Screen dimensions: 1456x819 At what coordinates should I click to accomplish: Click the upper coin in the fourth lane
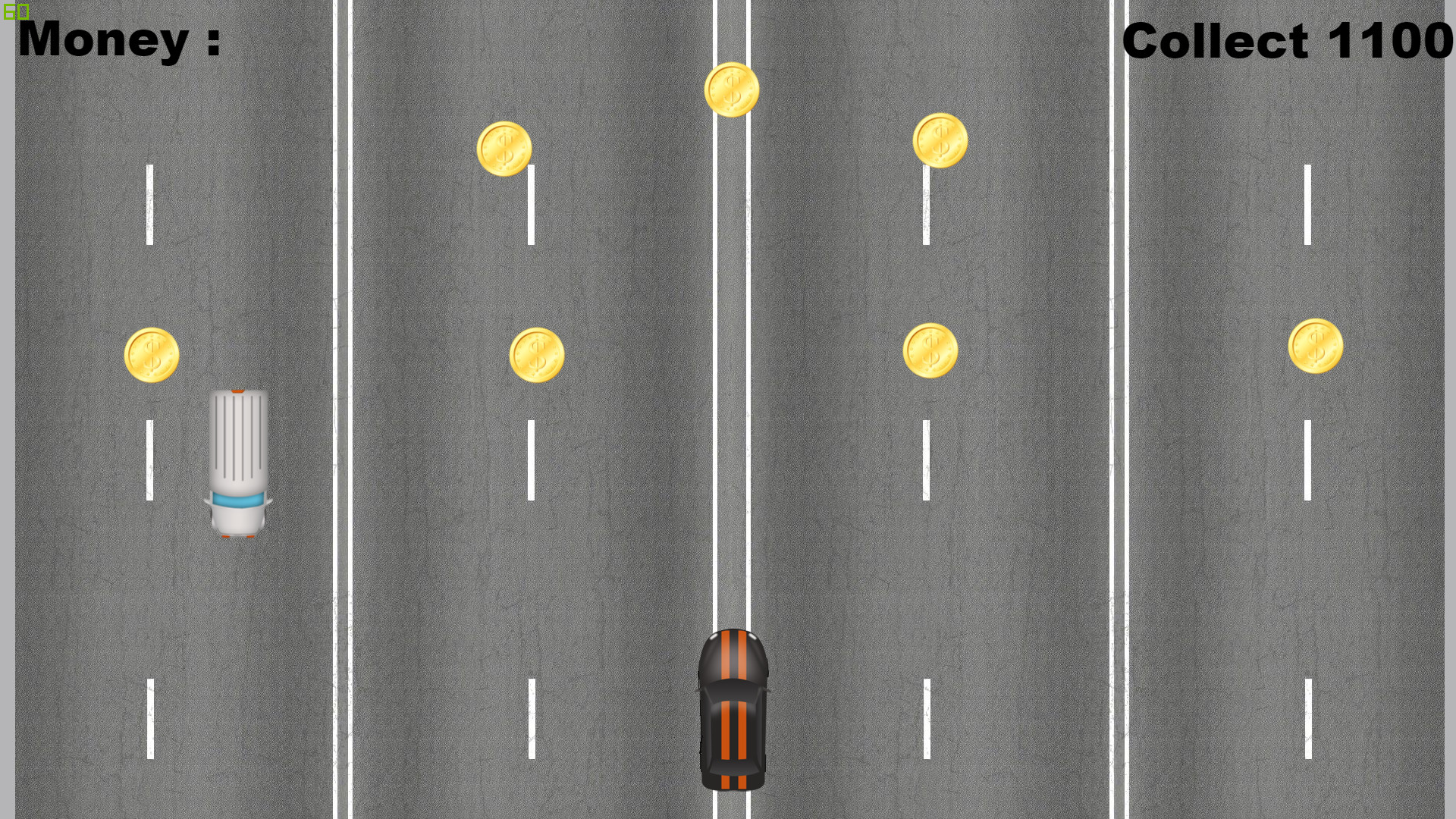point(940,139)
